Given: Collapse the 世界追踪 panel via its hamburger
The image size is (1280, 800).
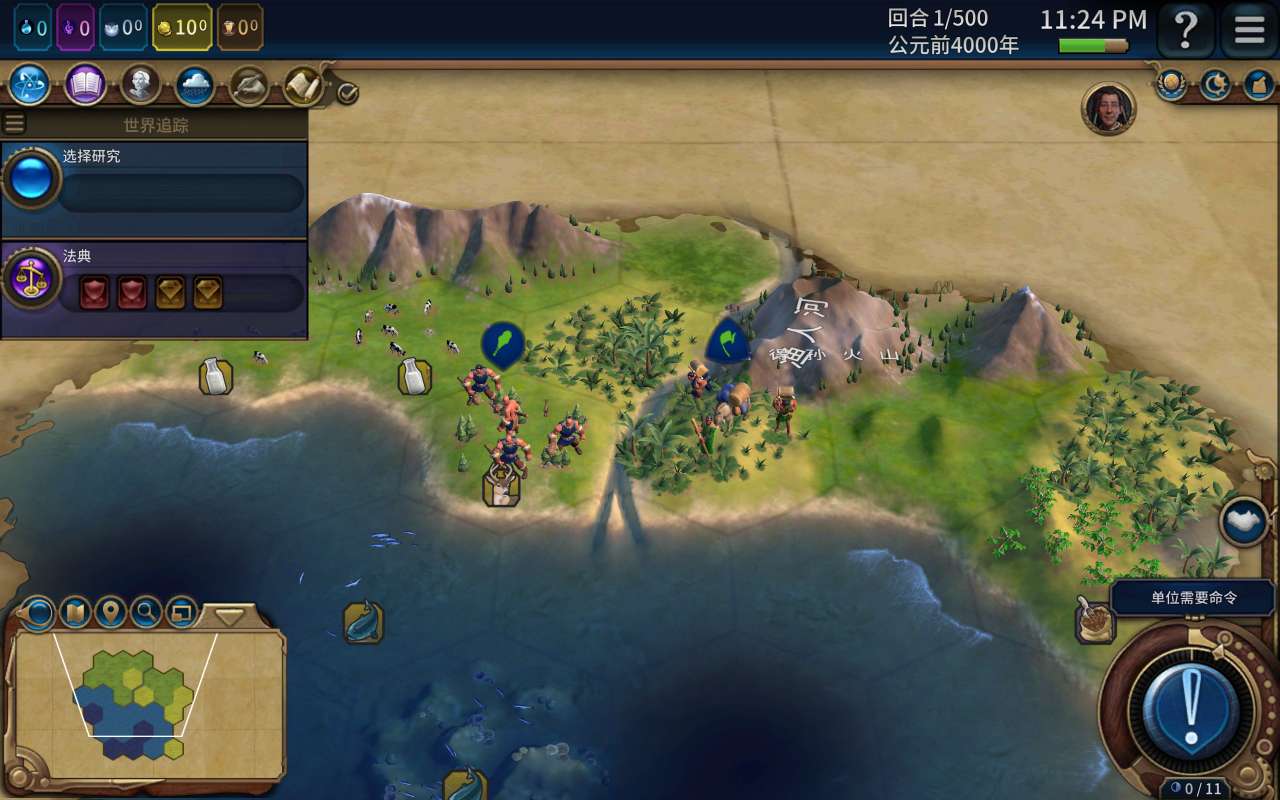Looking at the screenshot, I should pos(15,122).
